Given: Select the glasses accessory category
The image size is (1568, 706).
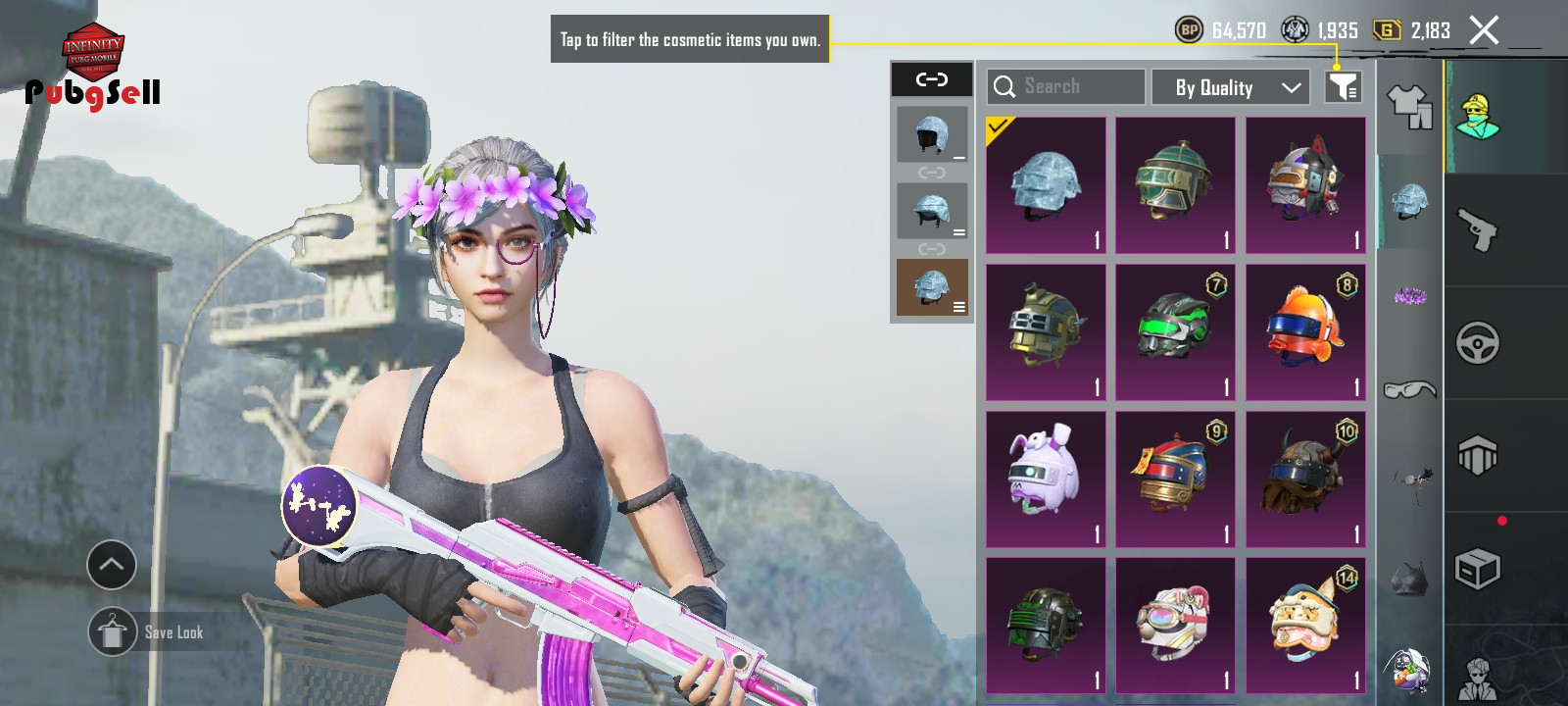Looking at the screenshot, I should coord(1409,390).
